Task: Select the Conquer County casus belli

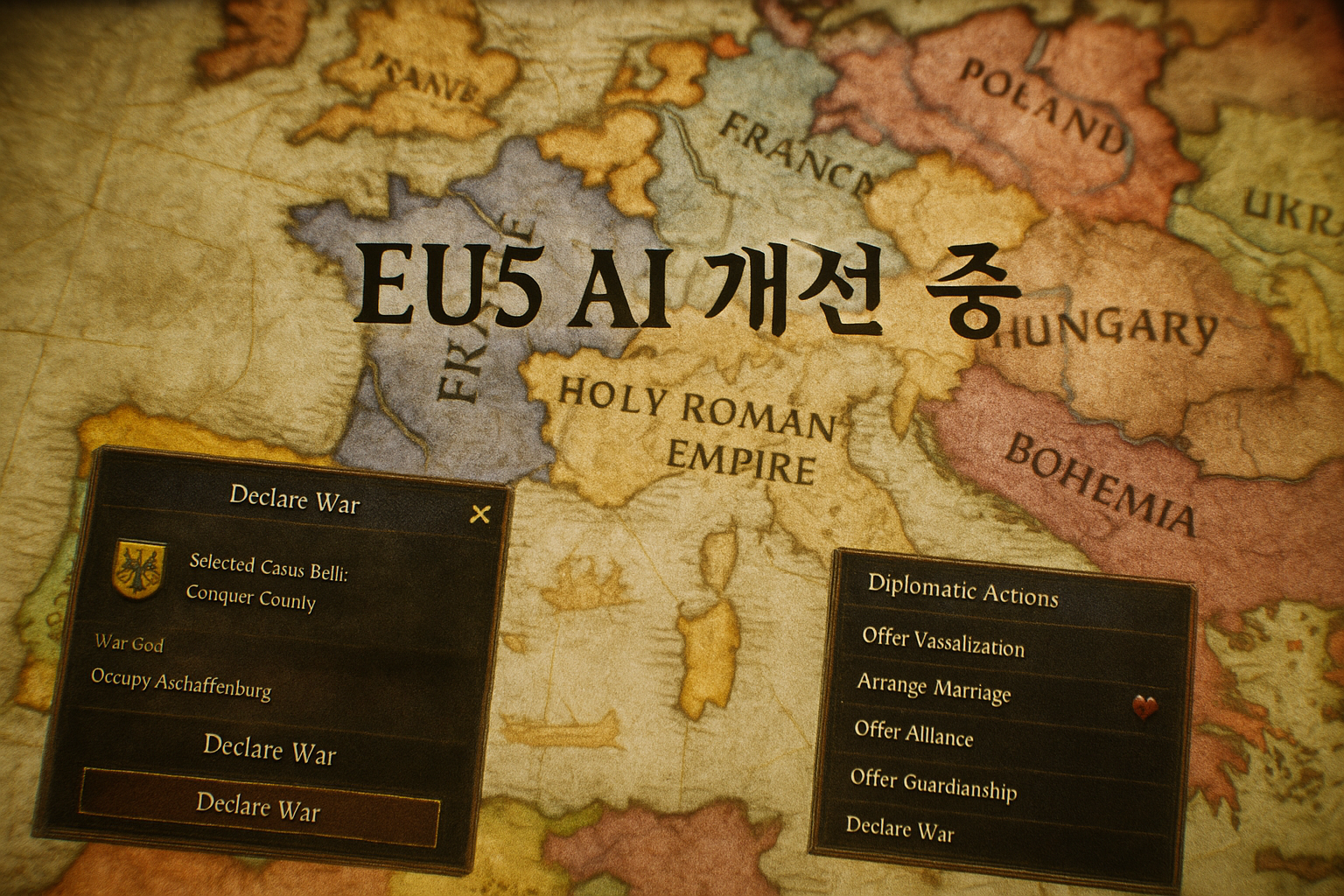Action: pyautogui.click(x=251, y=598)
